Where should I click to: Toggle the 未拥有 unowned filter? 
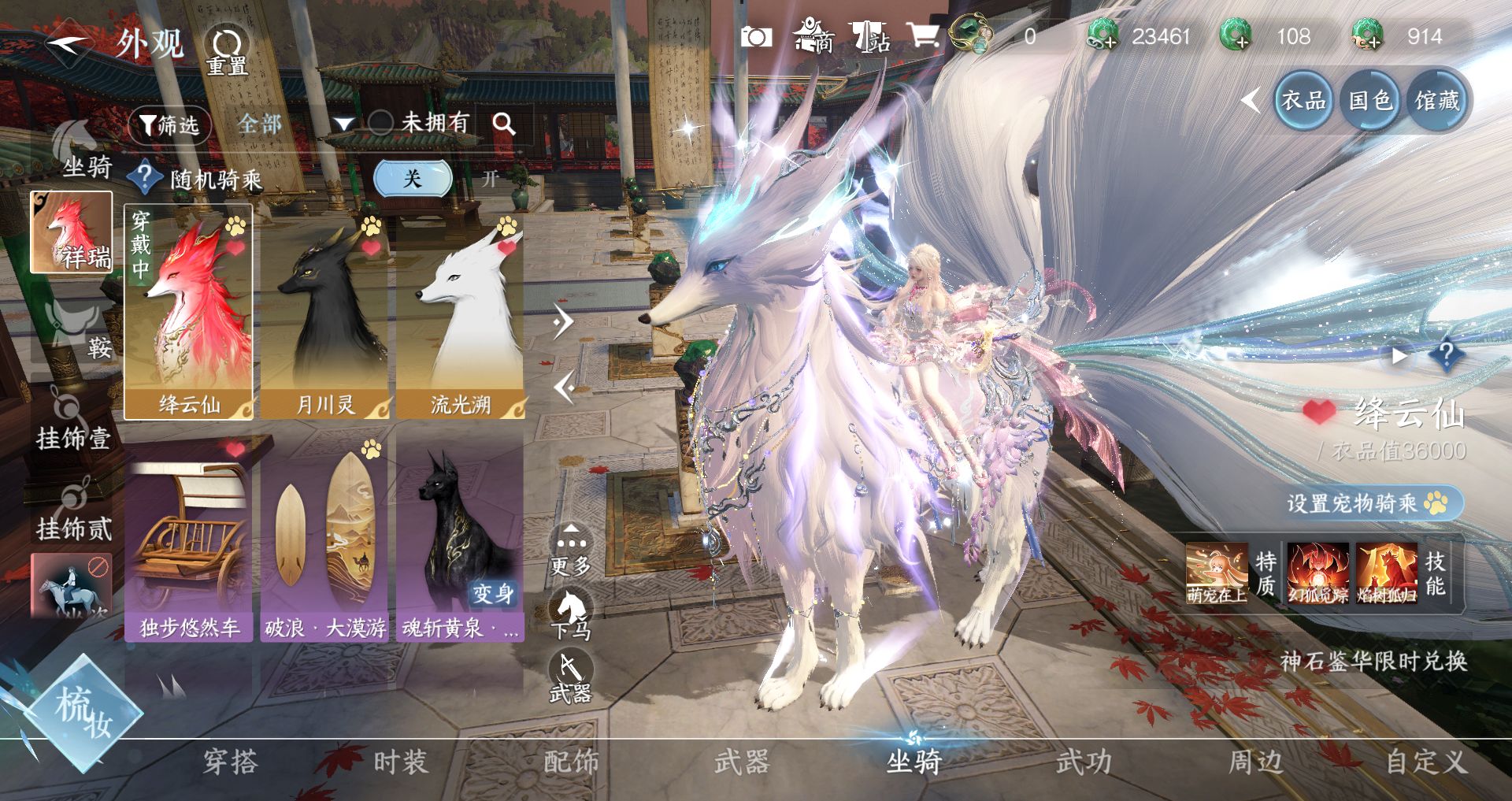click(382, 122)
